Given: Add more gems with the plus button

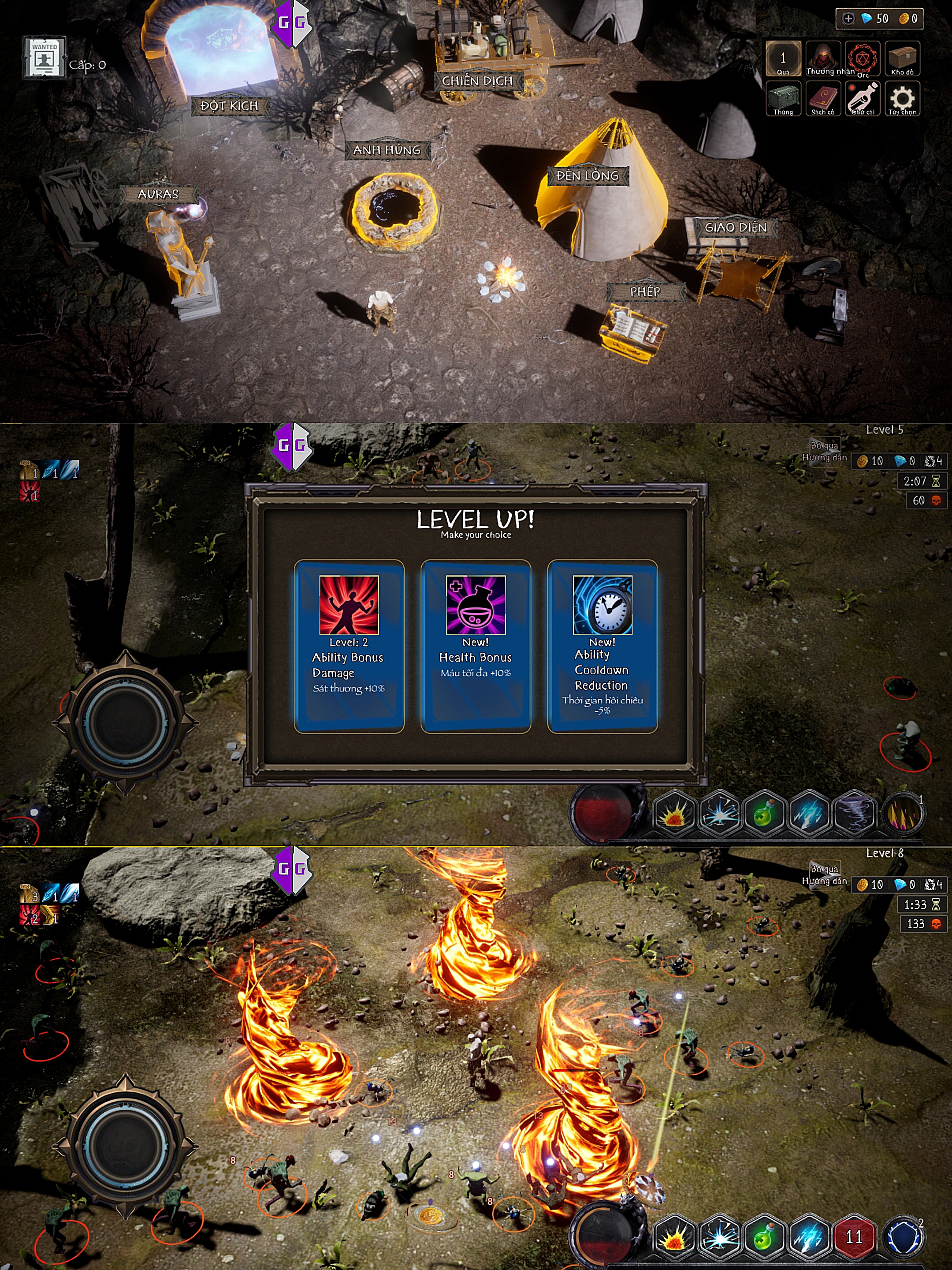Looking at the screenshot, I should (848, 19).
